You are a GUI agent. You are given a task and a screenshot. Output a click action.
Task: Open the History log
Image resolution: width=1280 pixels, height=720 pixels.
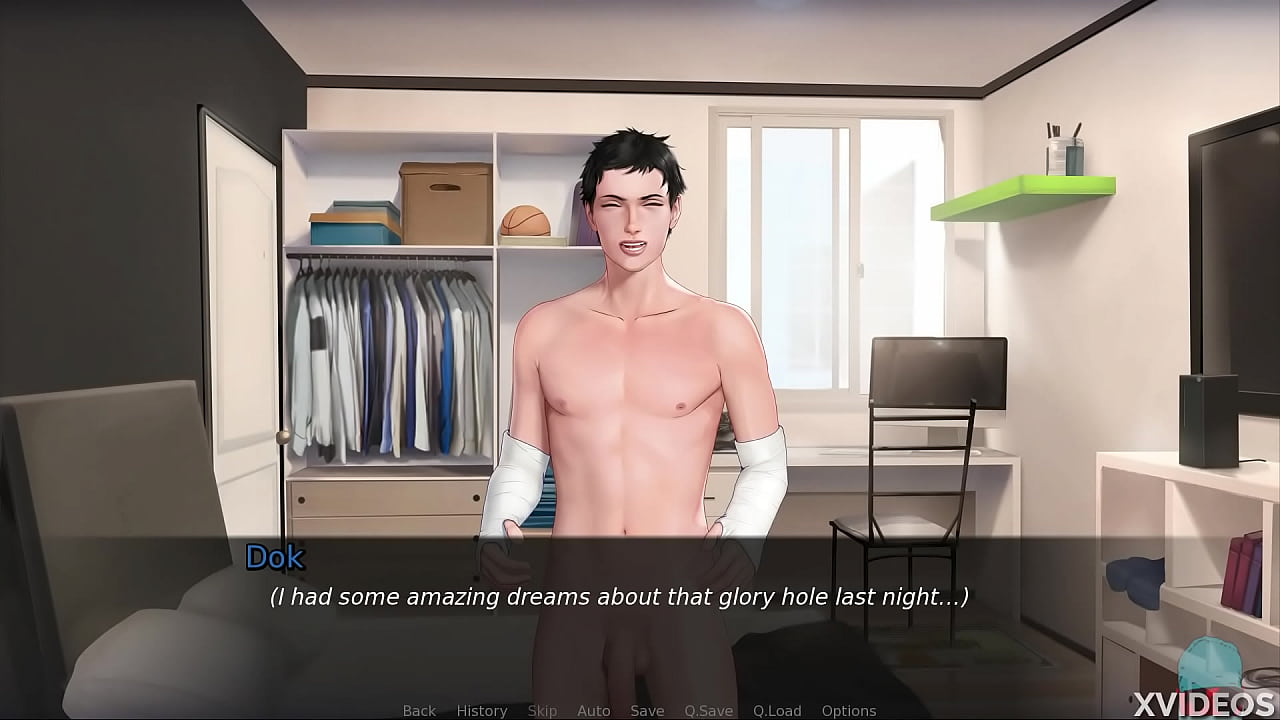(481, 710)
